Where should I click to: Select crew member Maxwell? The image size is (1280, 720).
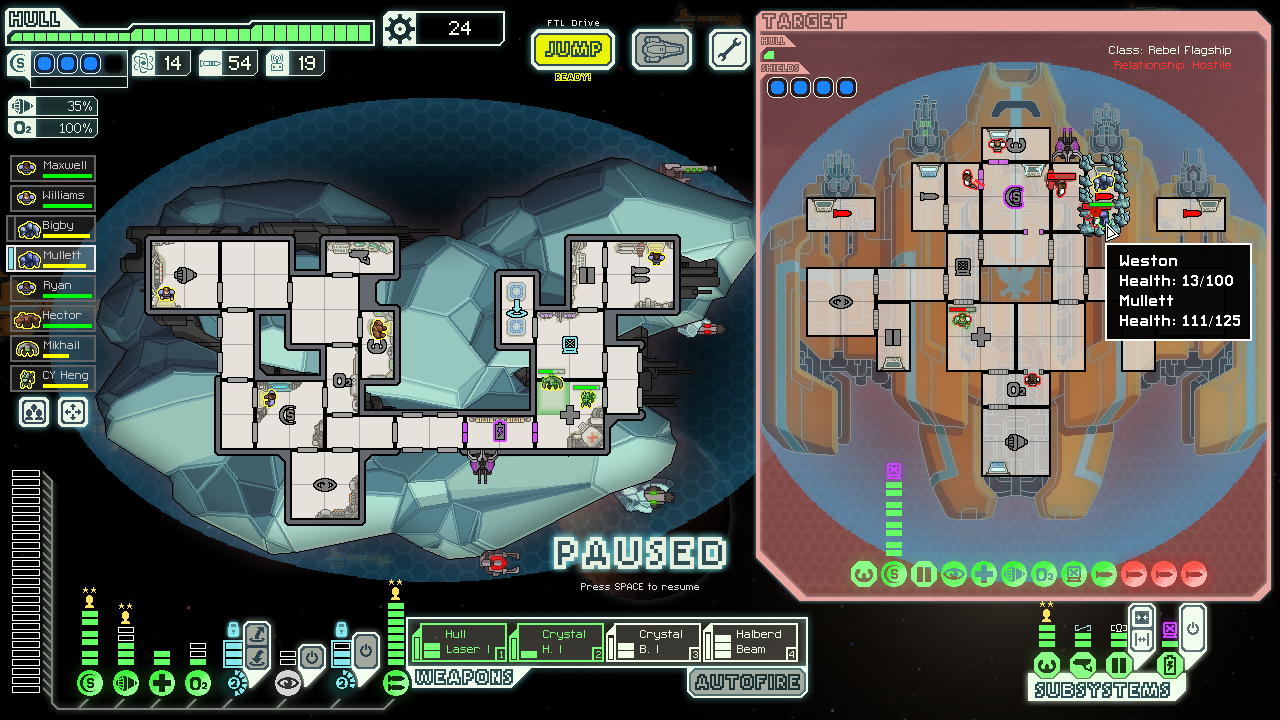52,166
